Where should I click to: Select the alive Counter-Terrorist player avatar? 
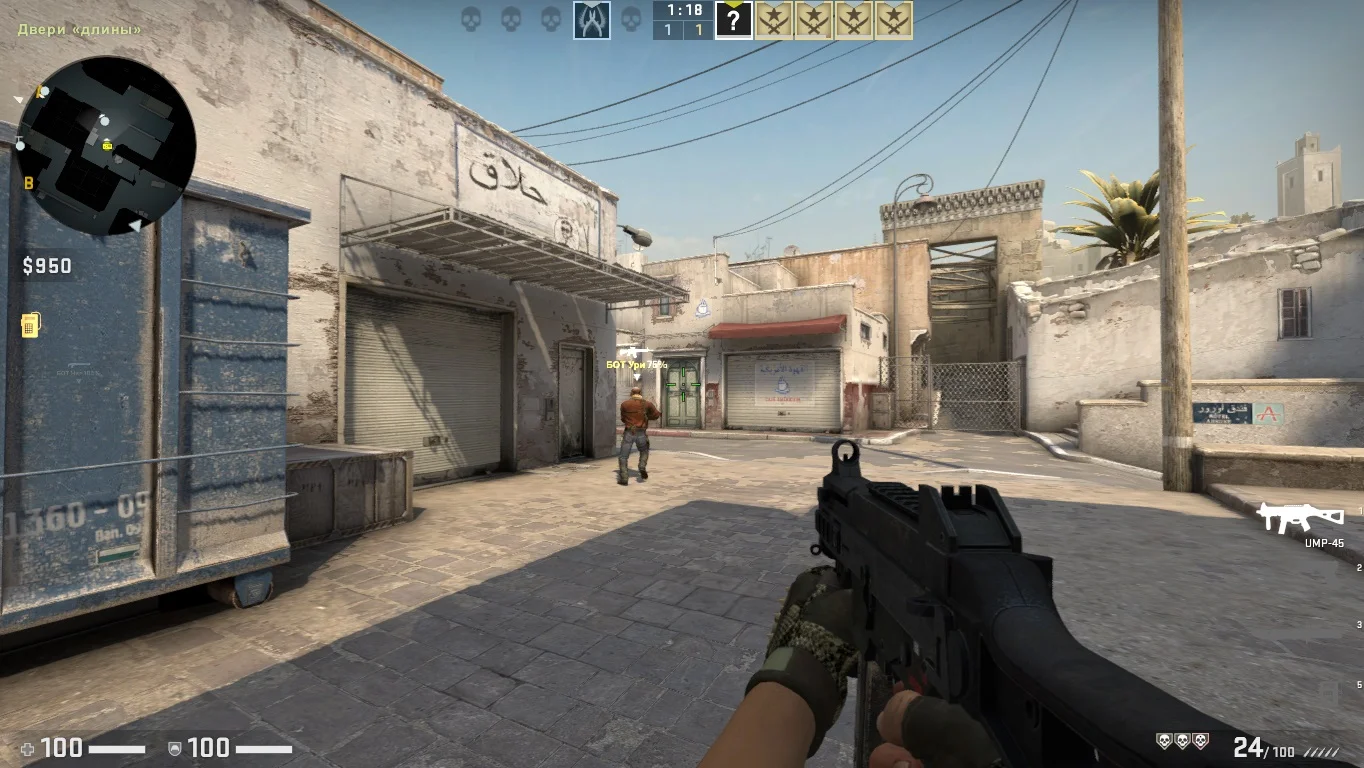[x=592, y=20]
